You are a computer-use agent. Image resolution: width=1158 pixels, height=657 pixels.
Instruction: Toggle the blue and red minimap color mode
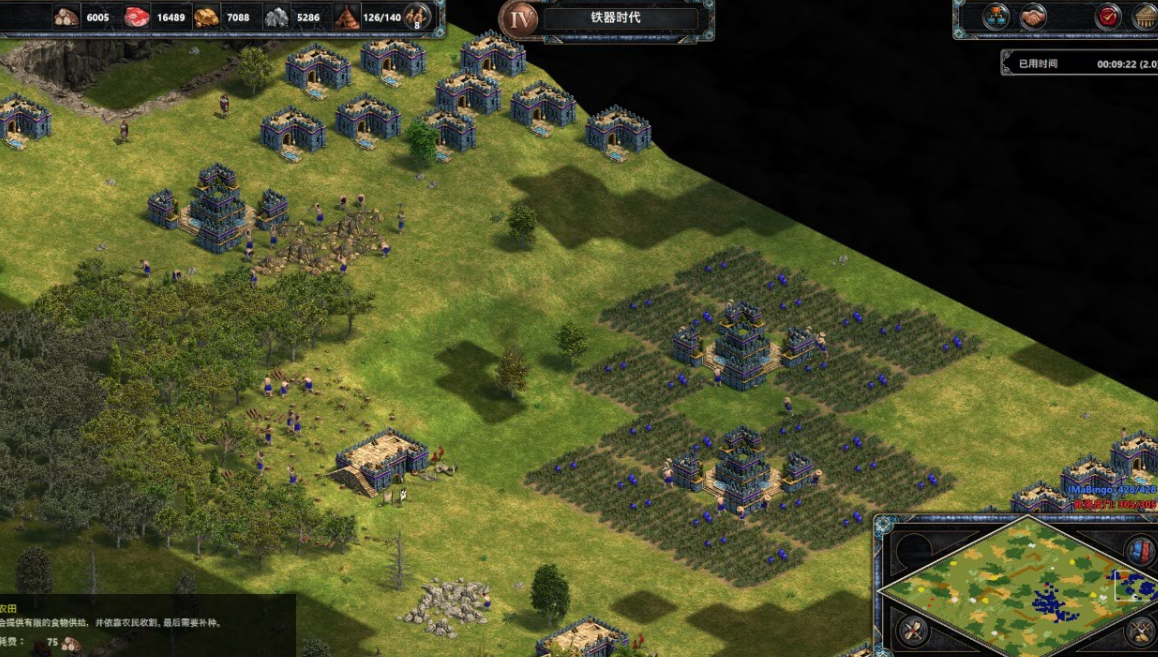coord(1140,551)
